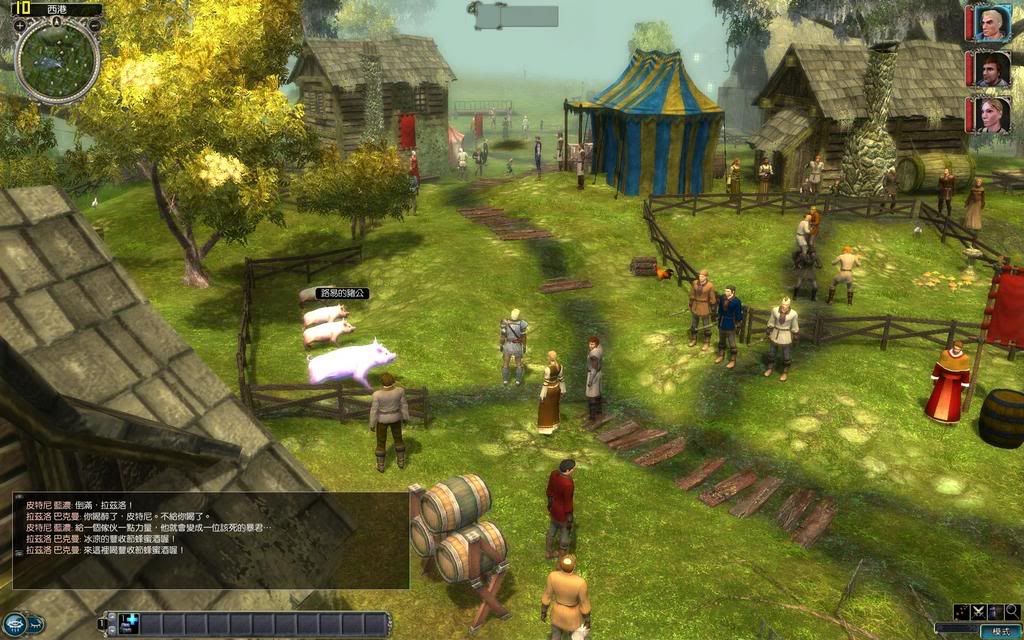Click the sparkle stars action icon
Viewport: 1024px width, 640px height.
(961, 611)
